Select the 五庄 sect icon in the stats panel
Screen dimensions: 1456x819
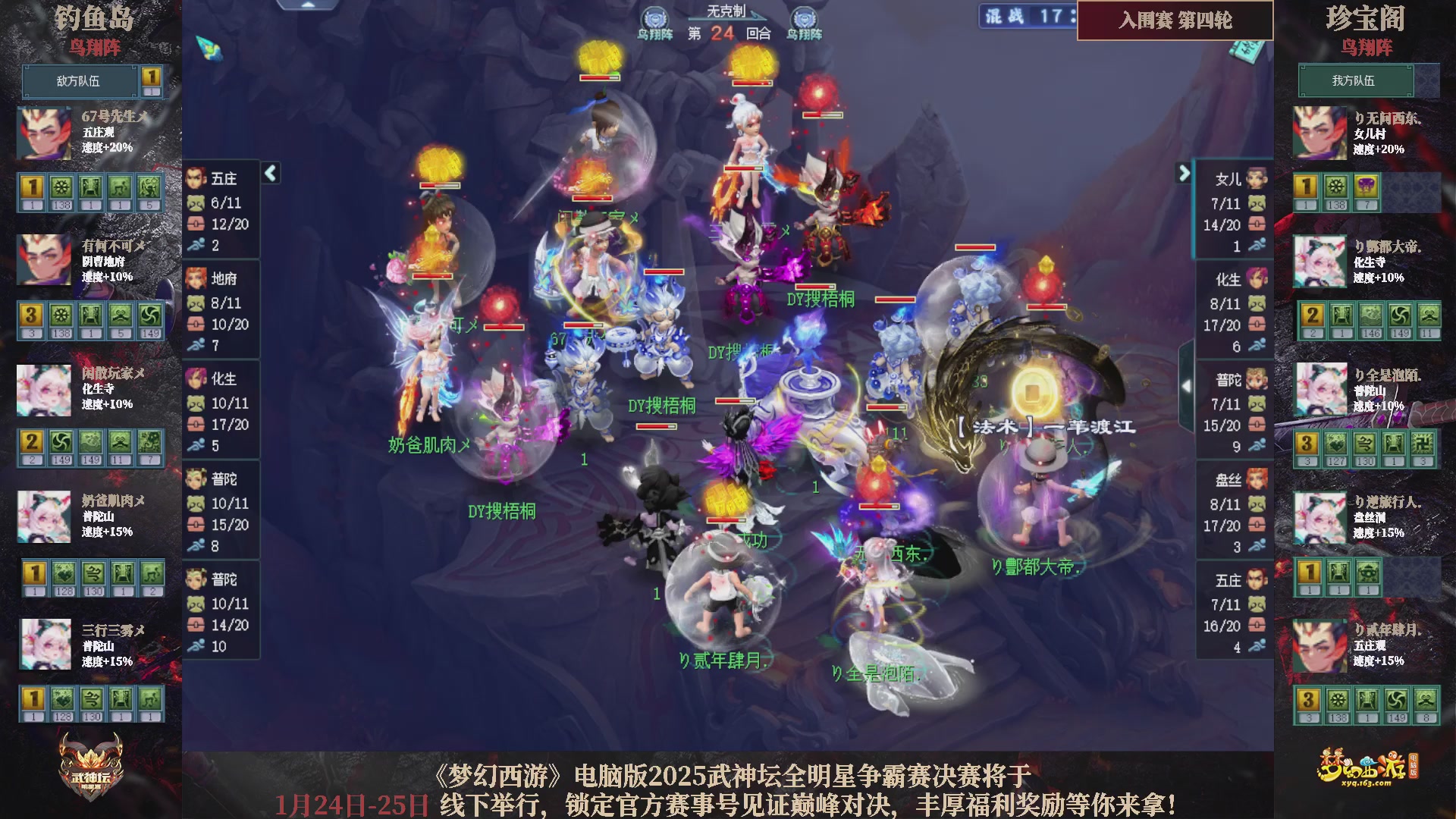[x=196, y=179]
